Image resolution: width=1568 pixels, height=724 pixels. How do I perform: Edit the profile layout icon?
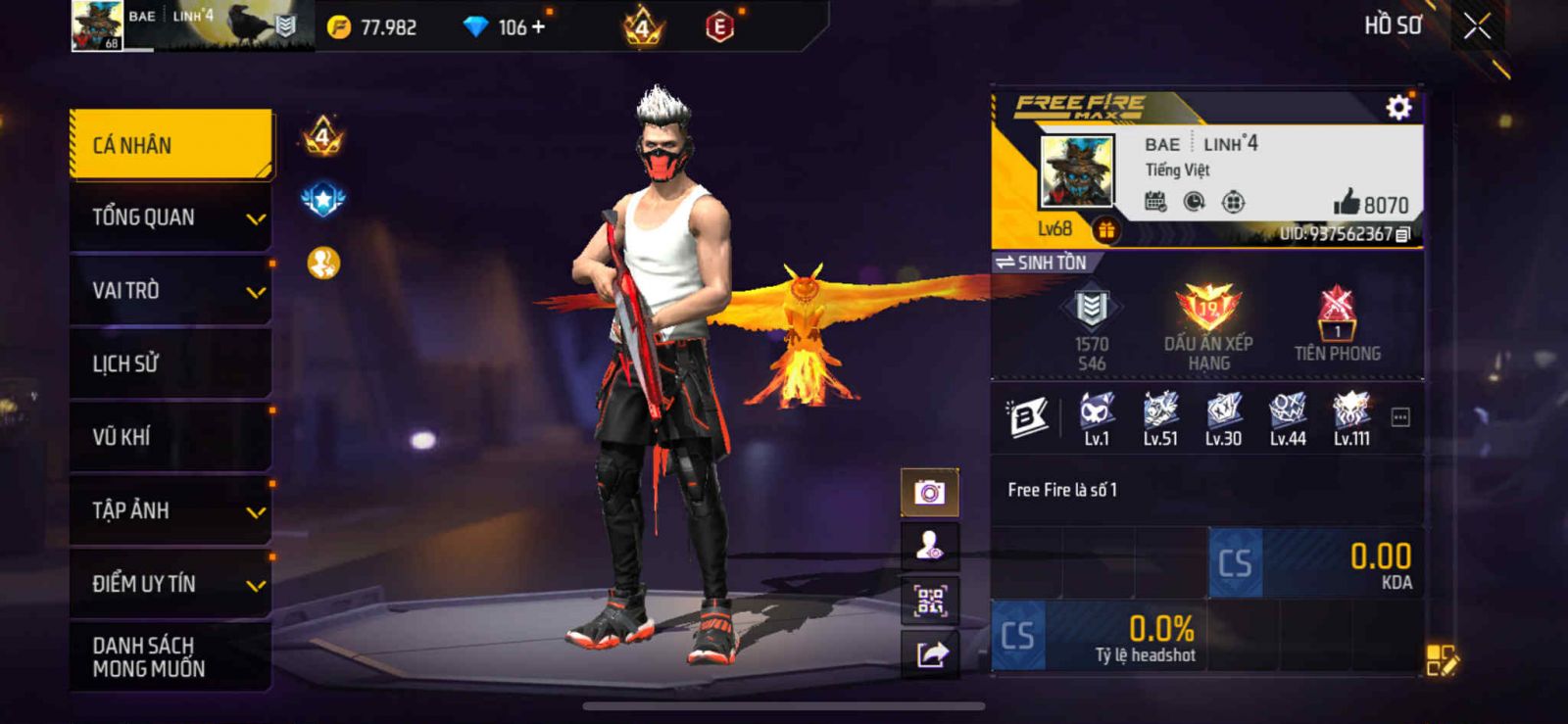click(x=1442, y=659)
